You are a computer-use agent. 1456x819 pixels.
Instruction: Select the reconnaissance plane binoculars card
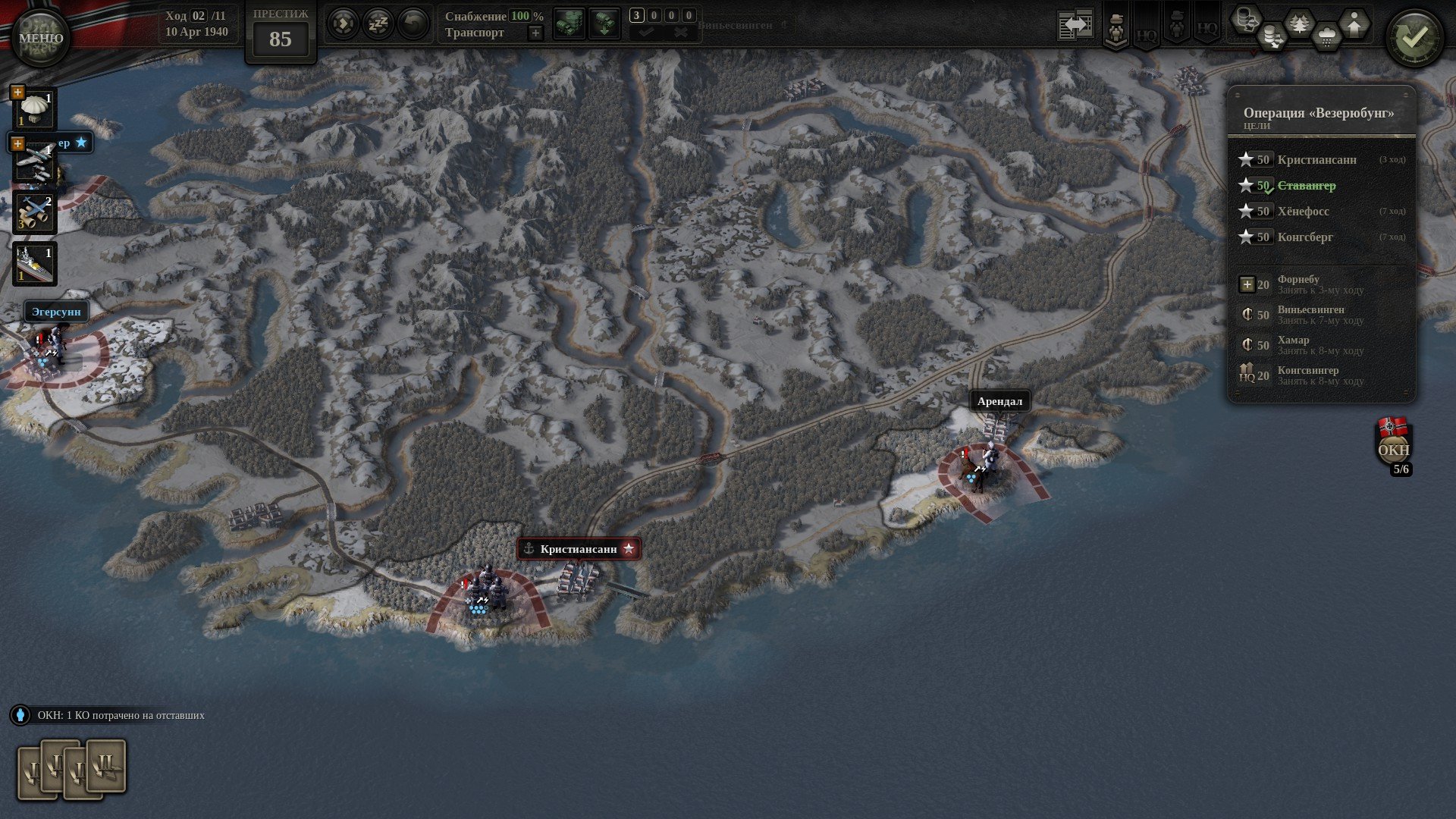[35, 212]
